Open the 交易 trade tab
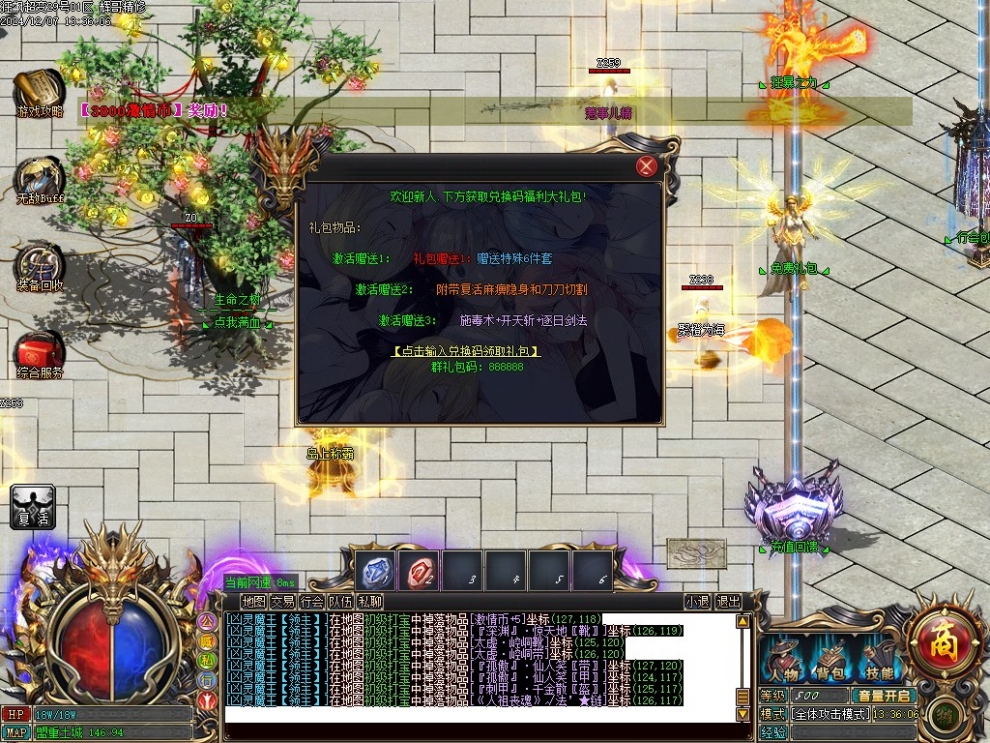Screen dimensions: 990x743 283,602
